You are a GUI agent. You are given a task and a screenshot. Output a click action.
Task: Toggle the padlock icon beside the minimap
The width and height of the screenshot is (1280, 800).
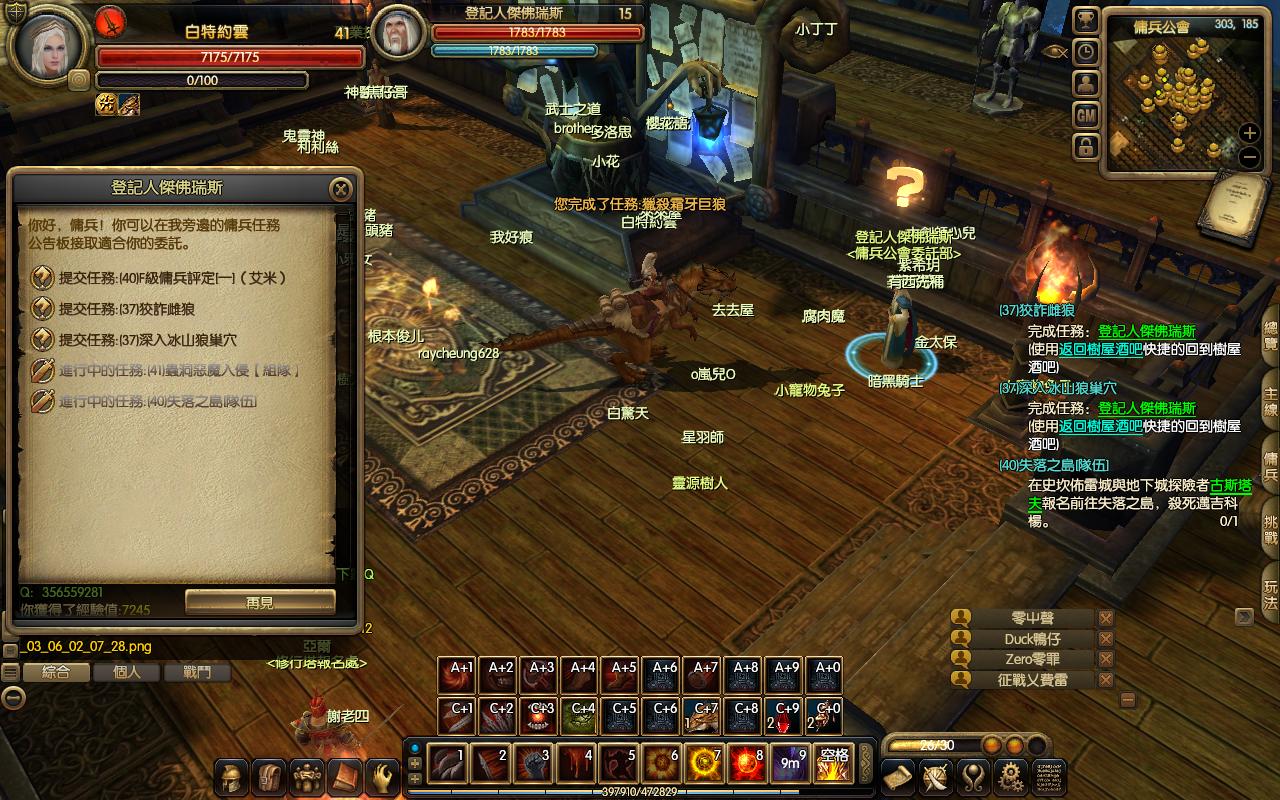click(x=1086, y=148)
